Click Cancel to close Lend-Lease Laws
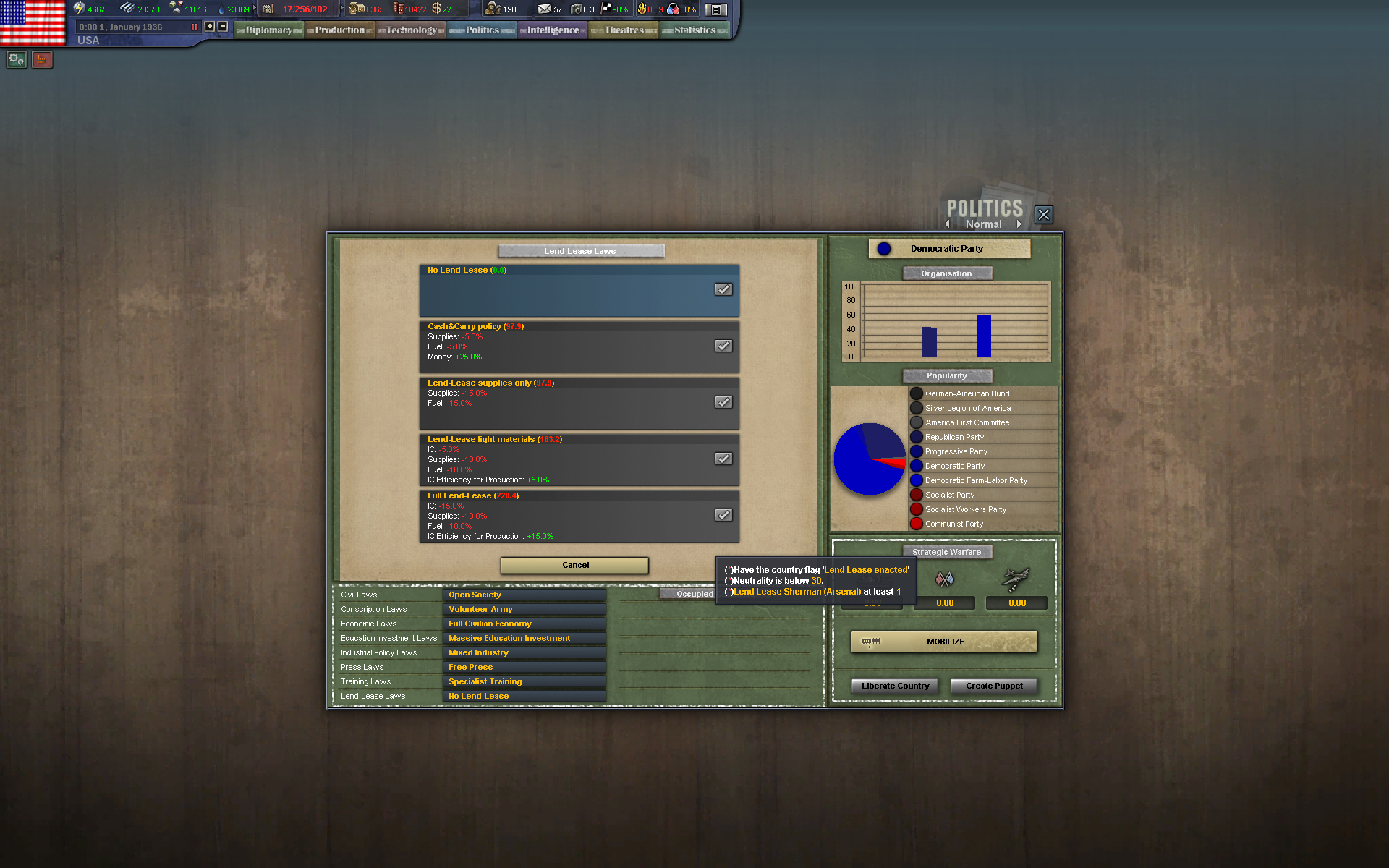This screenshot has height=868, width=1389. 574,565
